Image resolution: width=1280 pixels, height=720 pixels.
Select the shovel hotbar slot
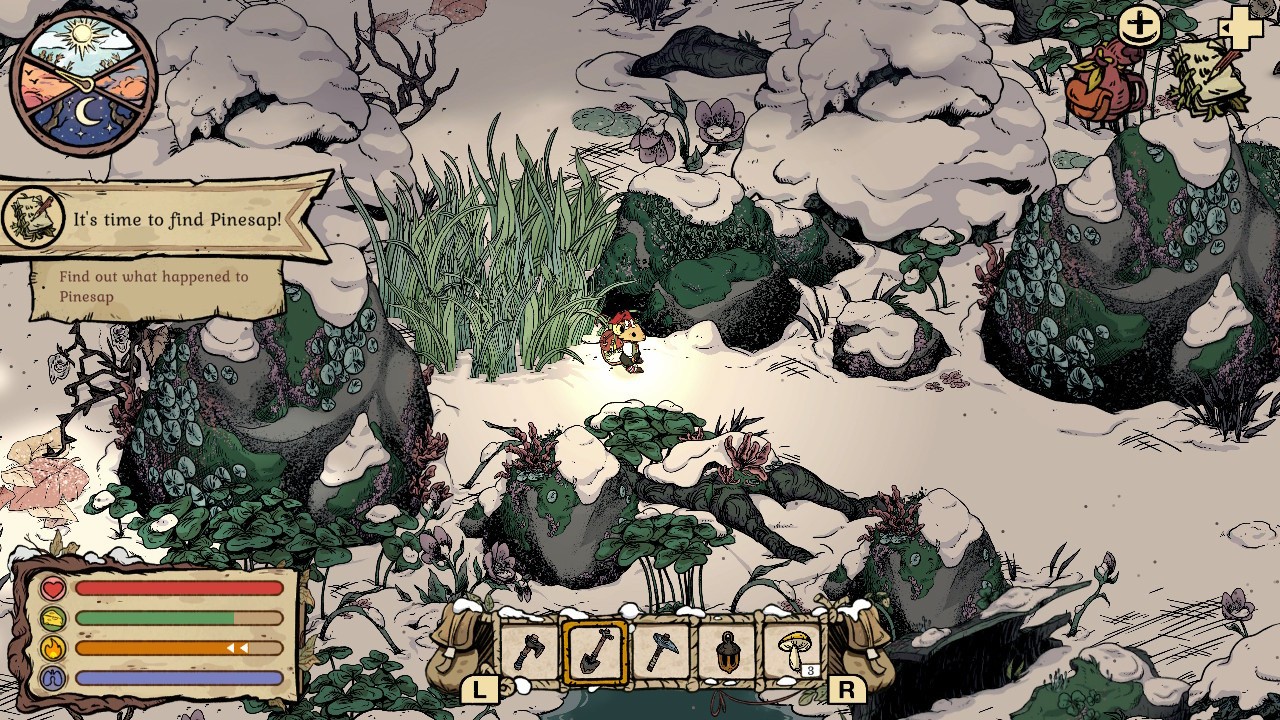click(x=595, y=652)
